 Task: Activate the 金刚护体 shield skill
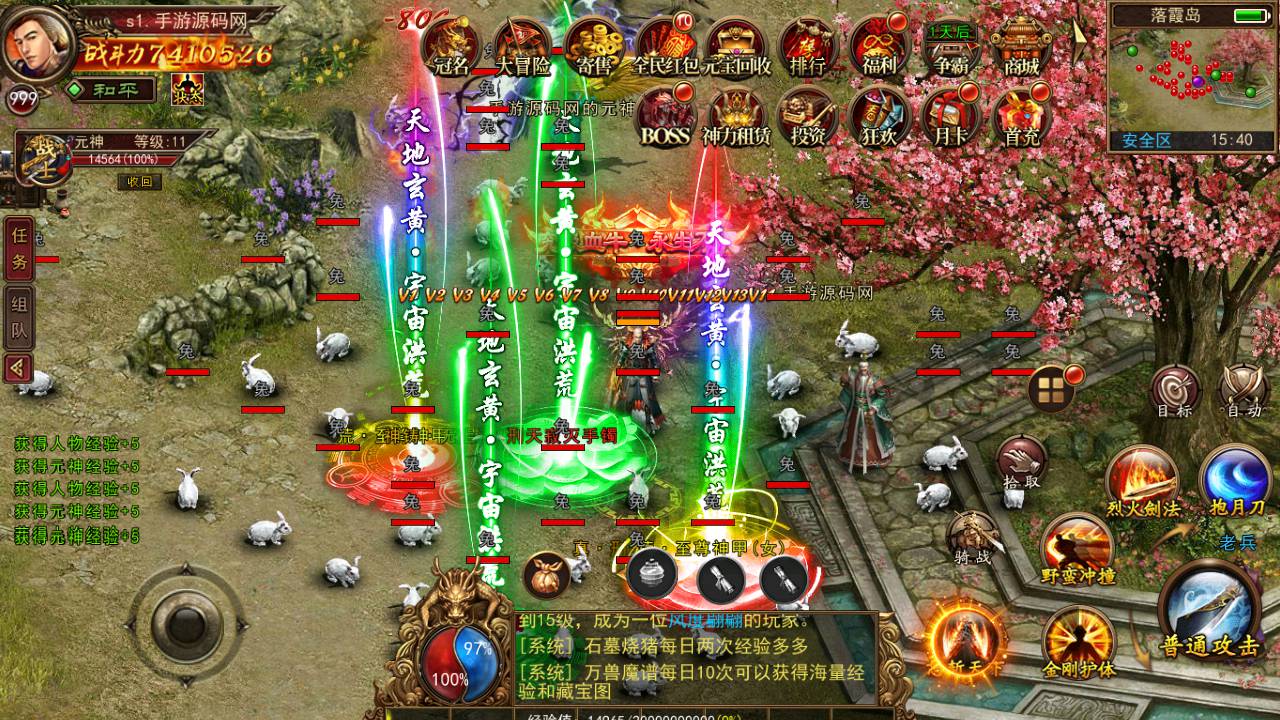(x=1078, y=642)
